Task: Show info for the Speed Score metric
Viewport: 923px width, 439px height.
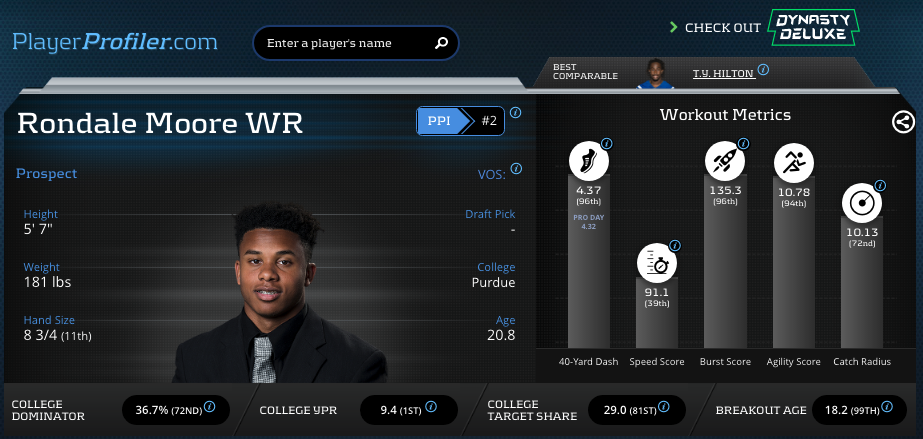Action: pyautogui.click(x=675, y=245)
